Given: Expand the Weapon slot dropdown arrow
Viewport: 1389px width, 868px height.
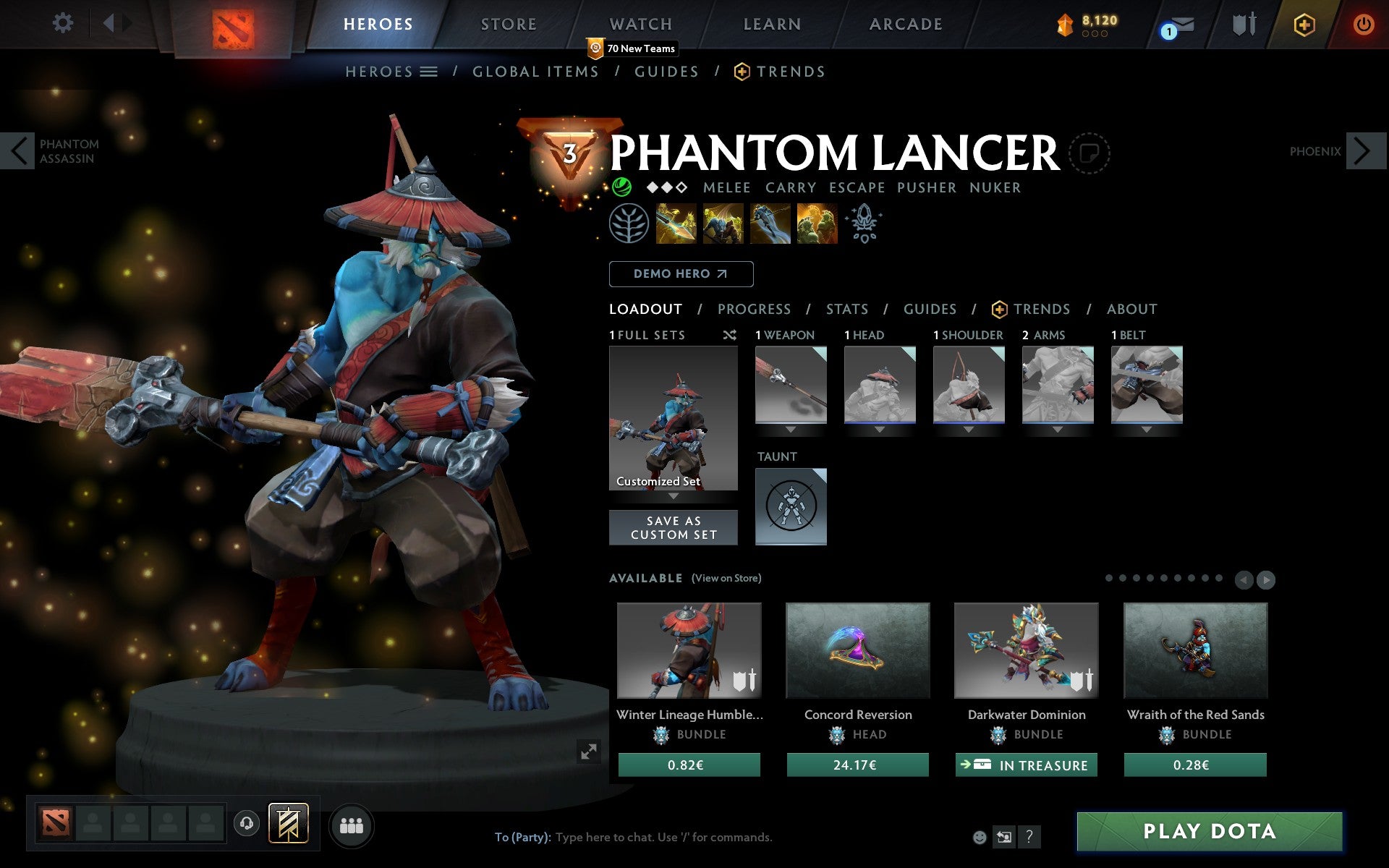Looking at the screenshot, I should (x=791, y=428).
